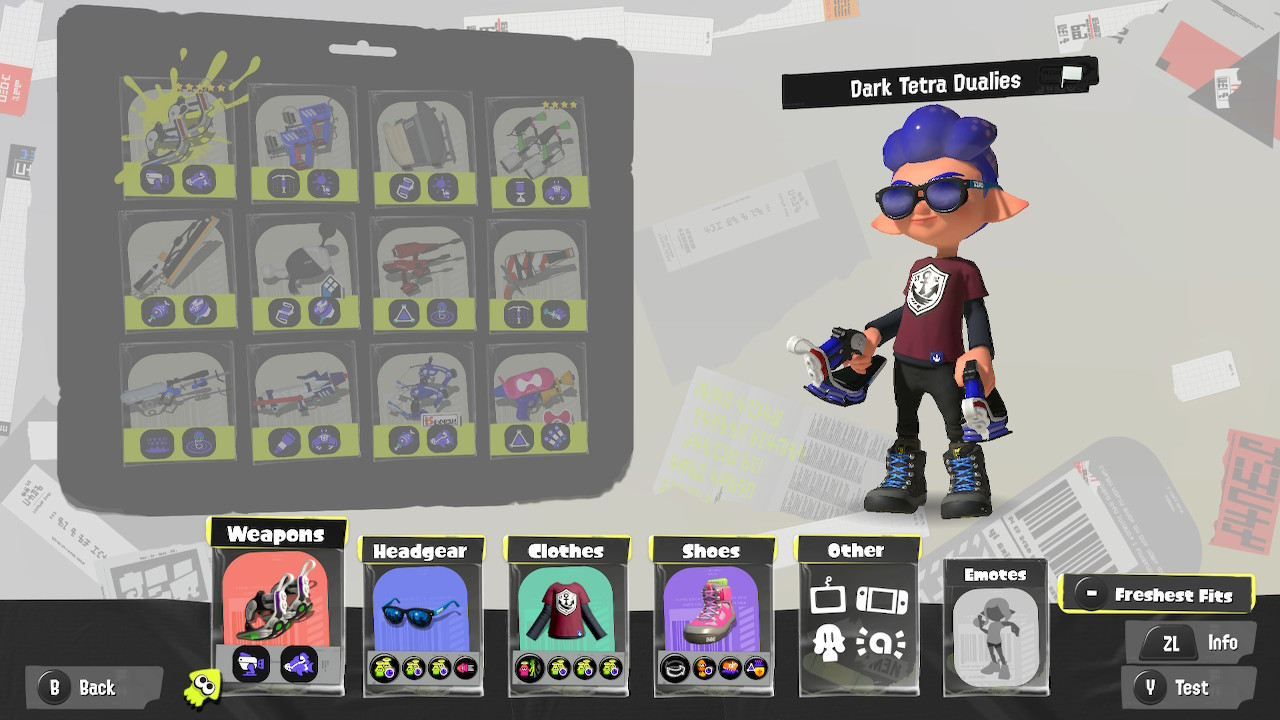
Task: Switch to the Clothes category
Action: 565,550
